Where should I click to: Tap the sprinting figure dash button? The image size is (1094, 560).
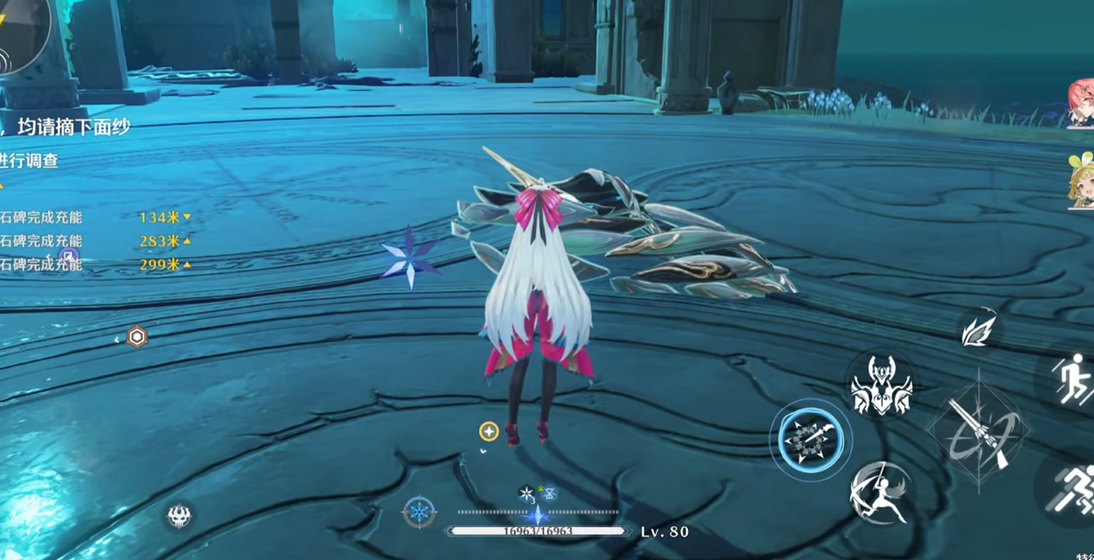[1074, 488]
